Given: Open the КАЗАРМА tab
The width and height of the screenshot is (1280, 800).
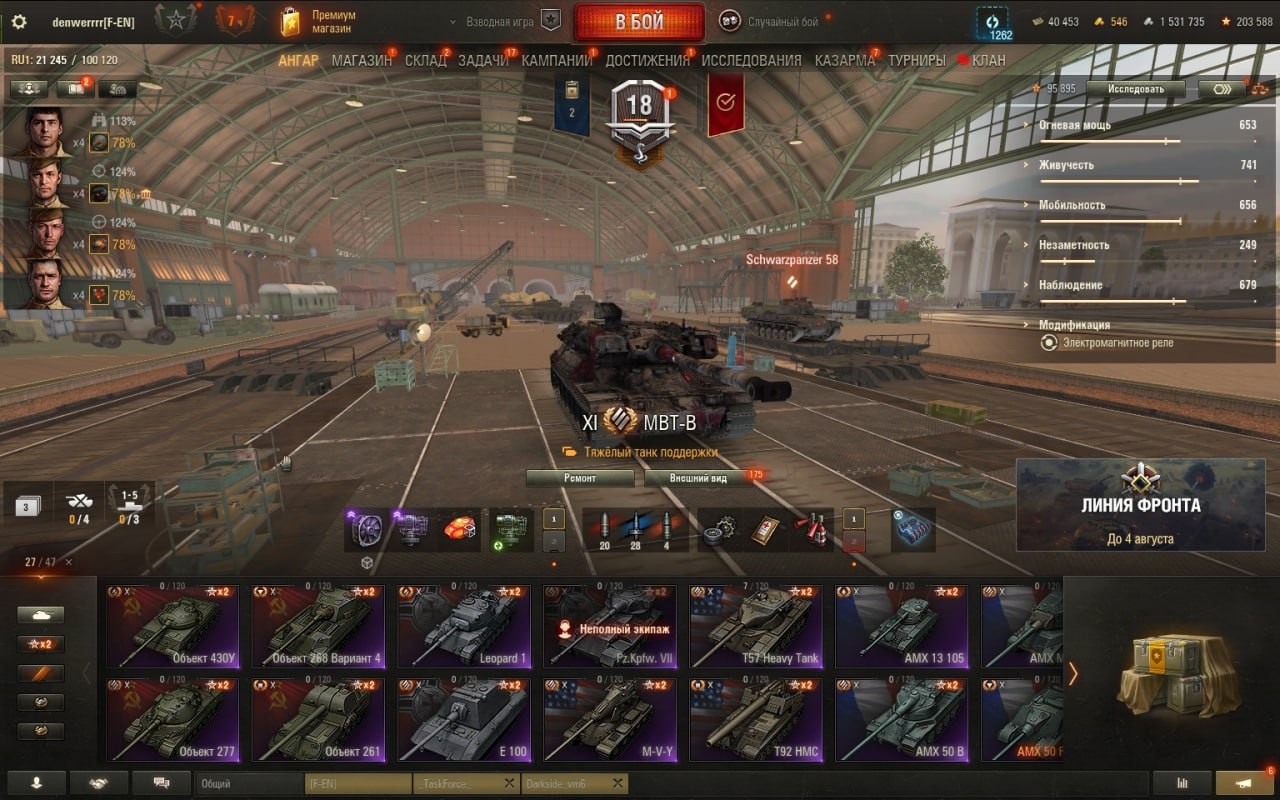Looking at the screenshot, I should (844, 60).
